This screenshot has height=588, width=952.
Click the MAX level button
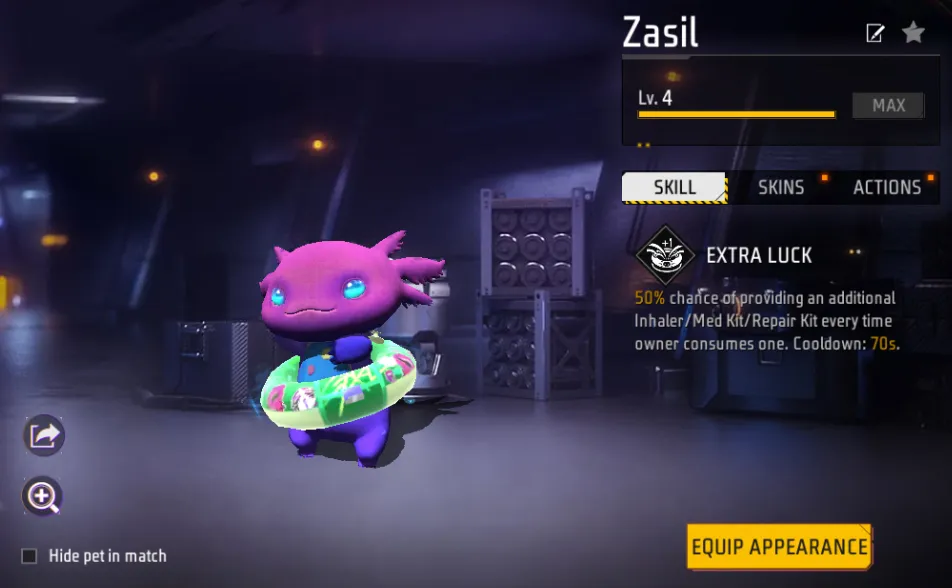click(888, 105)
